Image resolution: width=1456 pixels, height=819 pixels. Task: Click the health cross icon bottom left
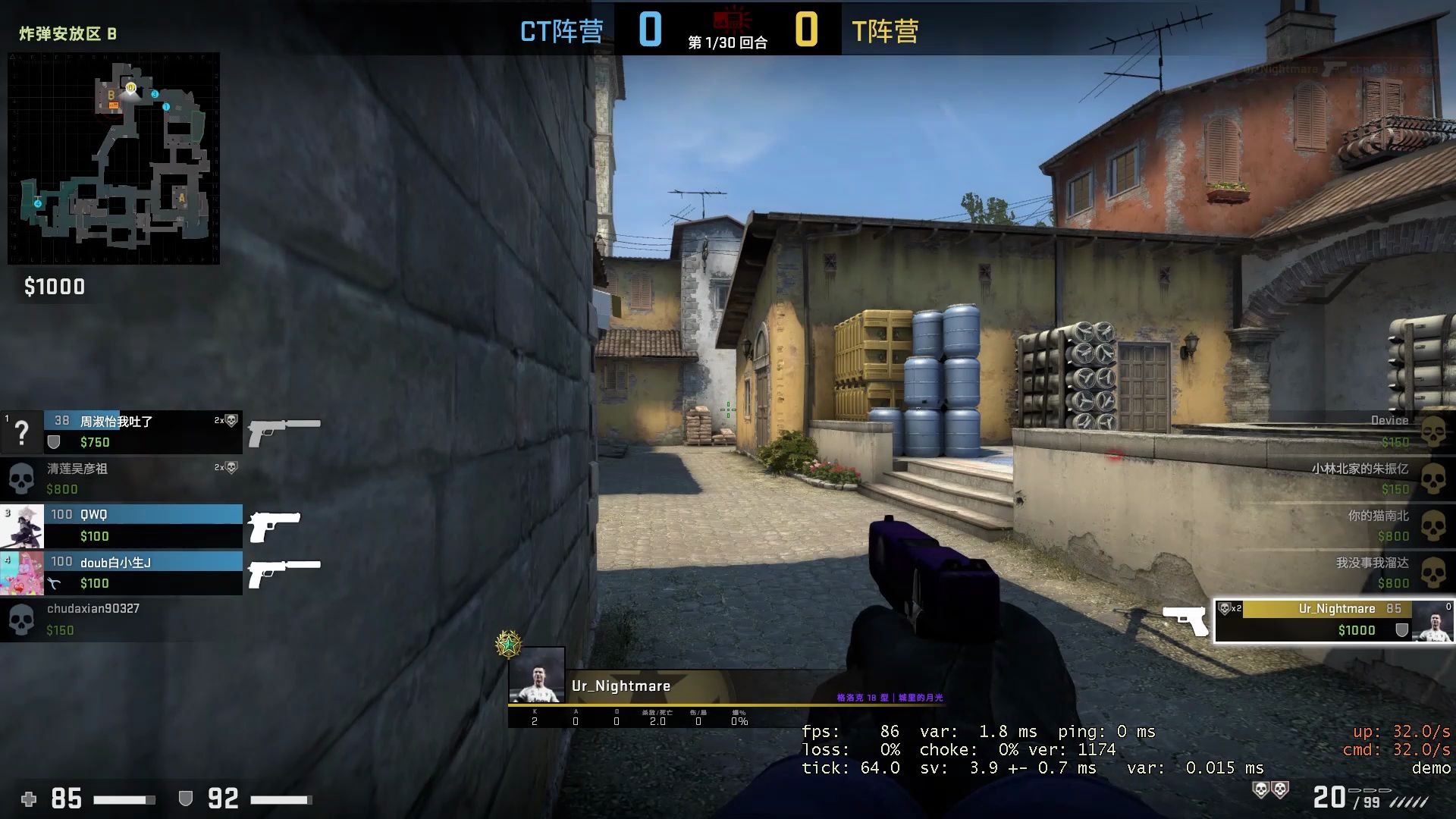[28, 799]
